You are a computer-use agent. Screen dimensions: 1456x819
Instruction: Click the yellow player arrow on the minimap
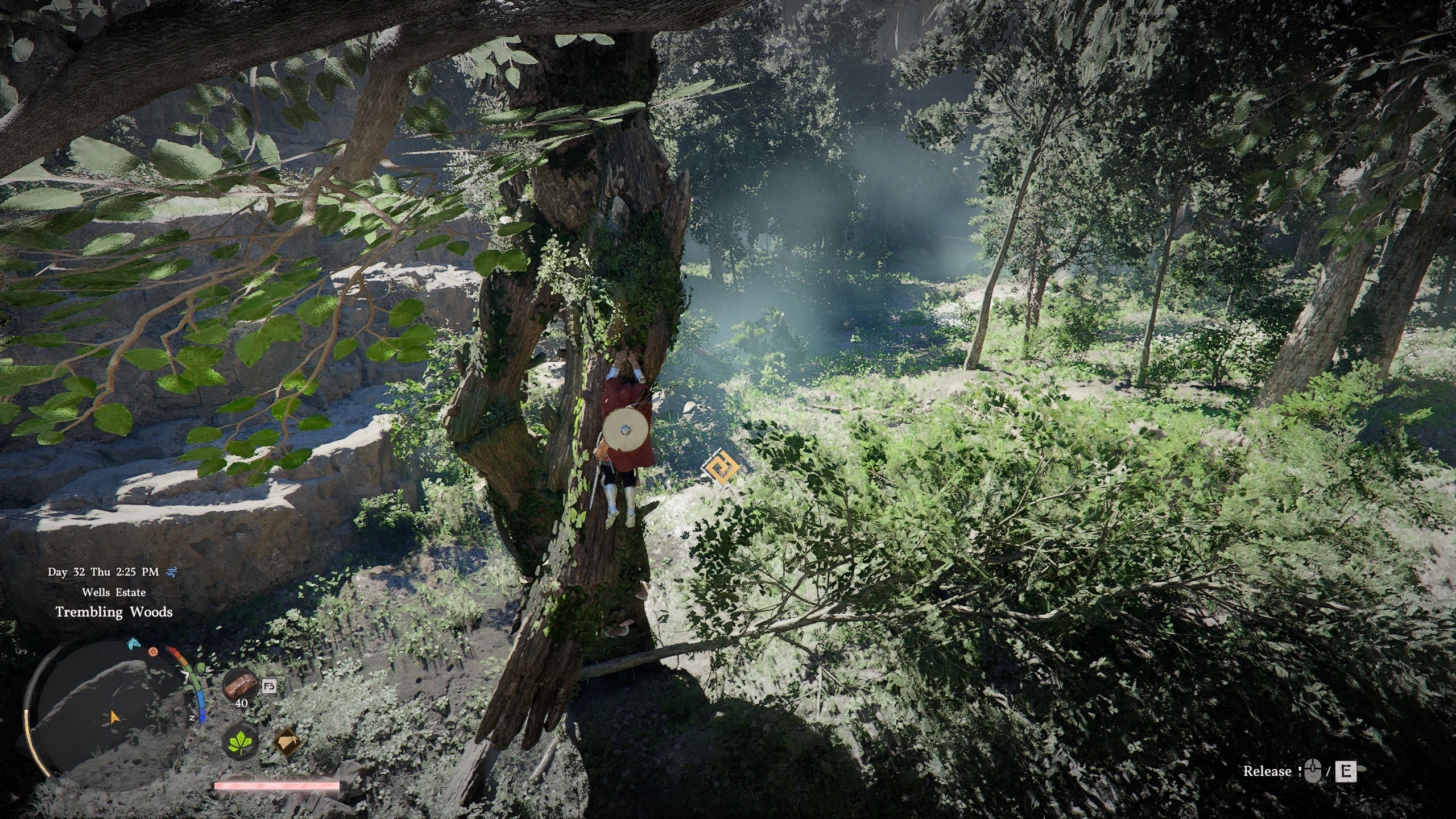115,718
